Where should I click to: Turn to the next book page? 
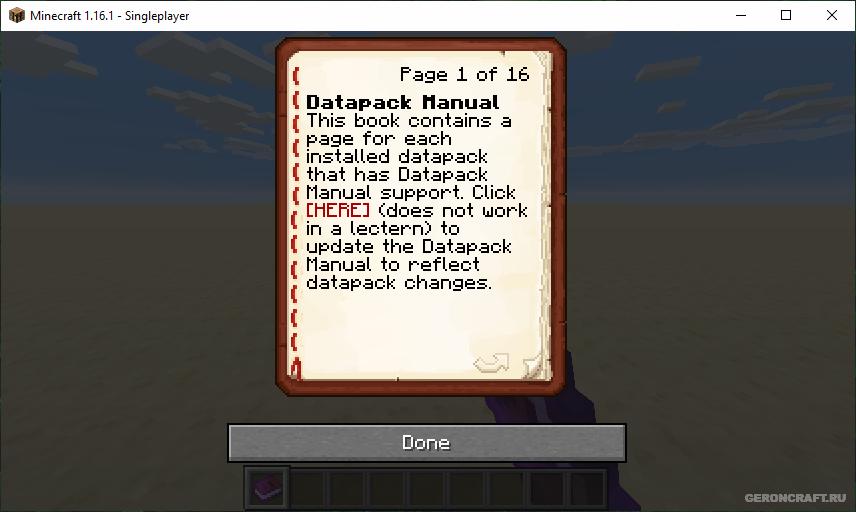pos(491,362)
